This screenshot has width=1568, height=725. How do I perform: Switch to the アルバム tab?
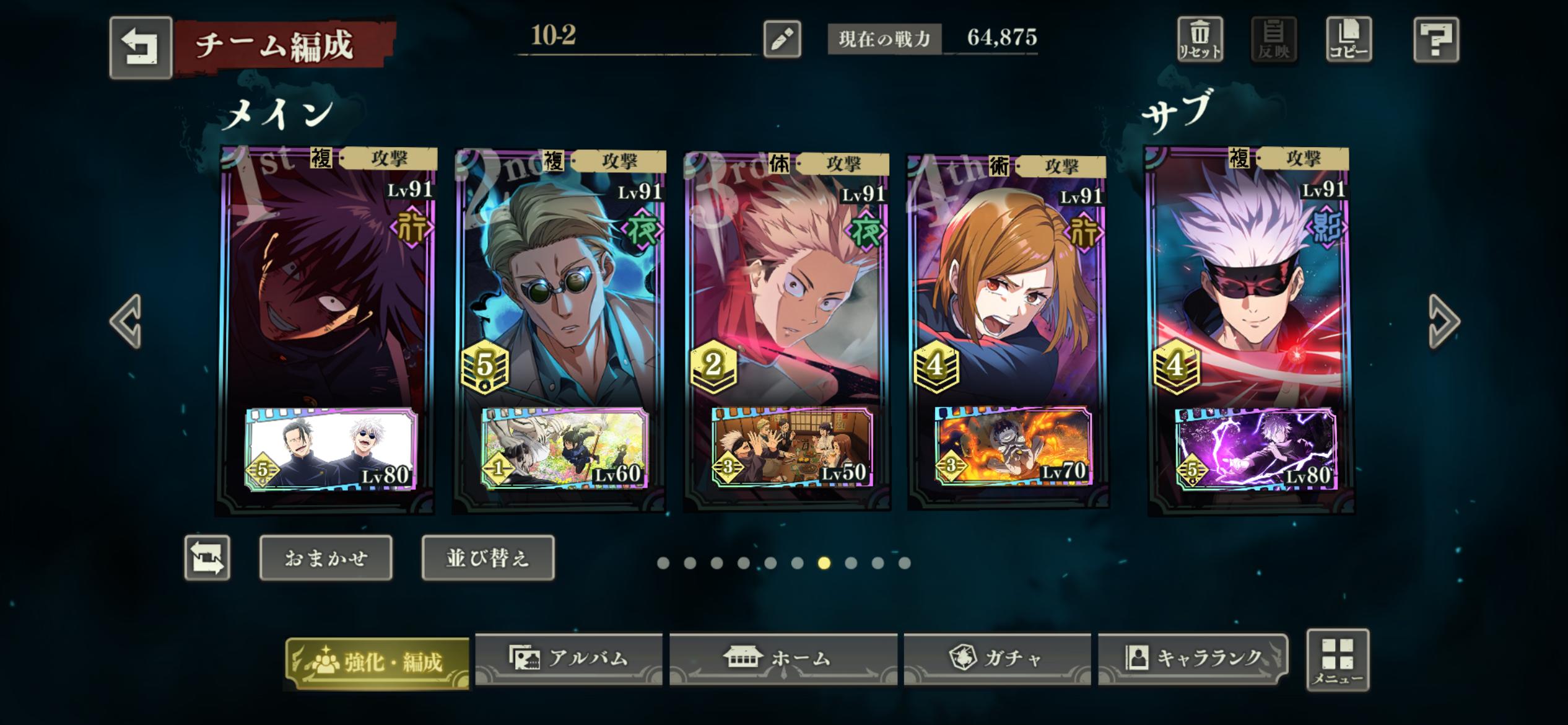point(568,659)
